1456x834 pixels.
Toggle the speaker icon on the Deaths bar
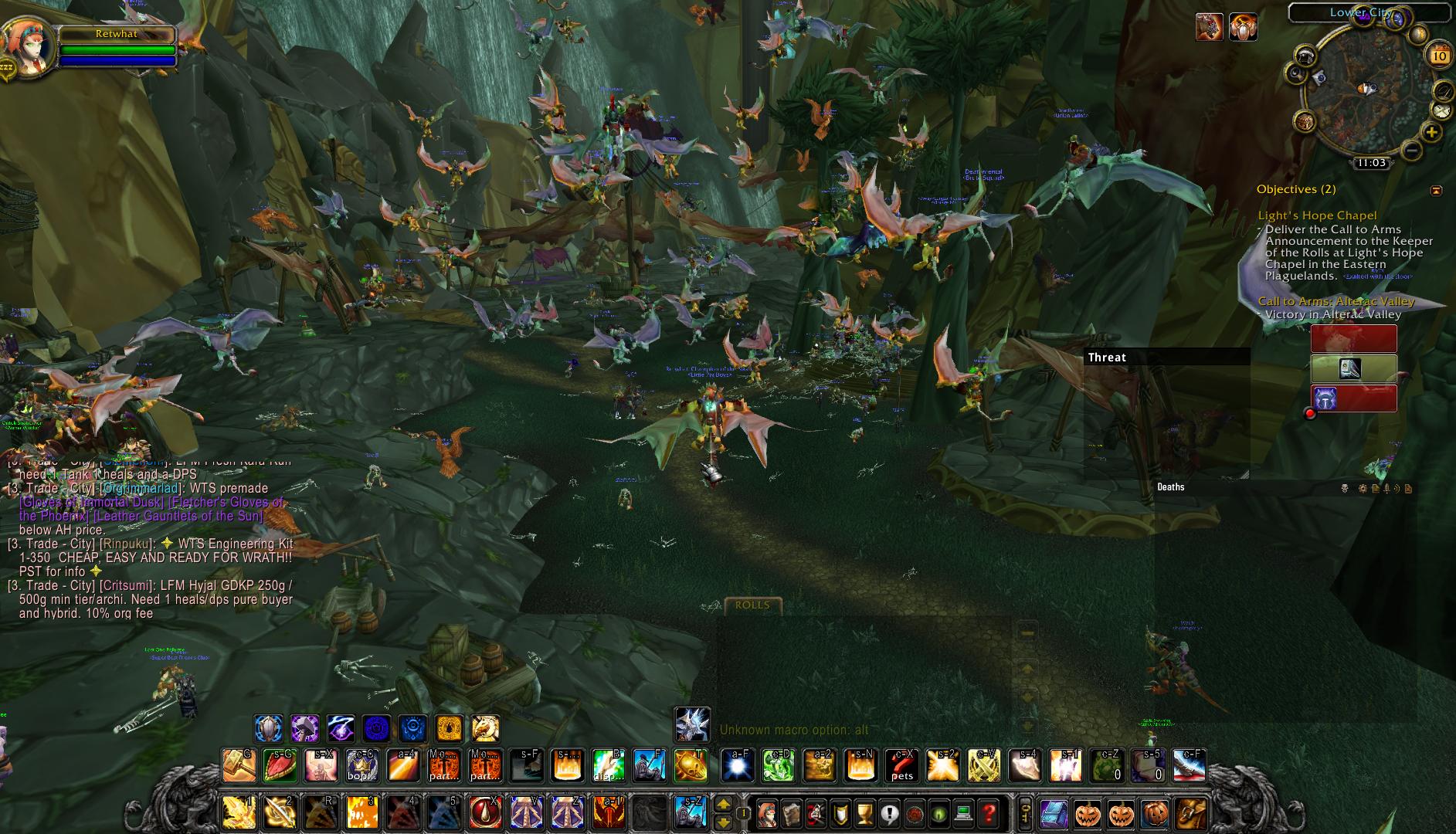(x=1397, y=489)
